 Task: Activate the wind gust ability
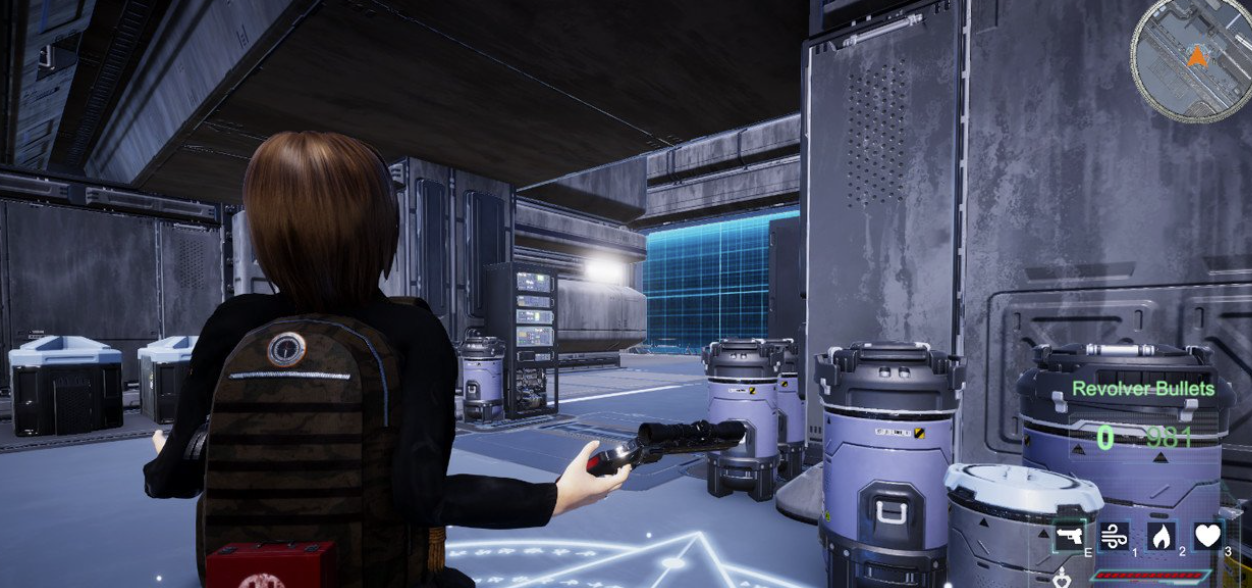tap(1113, 536)
